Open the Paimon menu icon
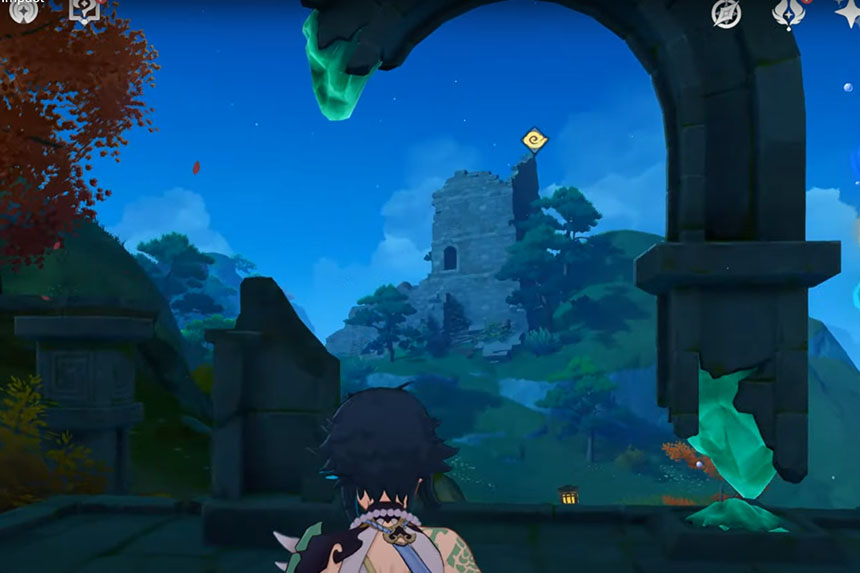860x573 pixels. click(x=22, y=10)
